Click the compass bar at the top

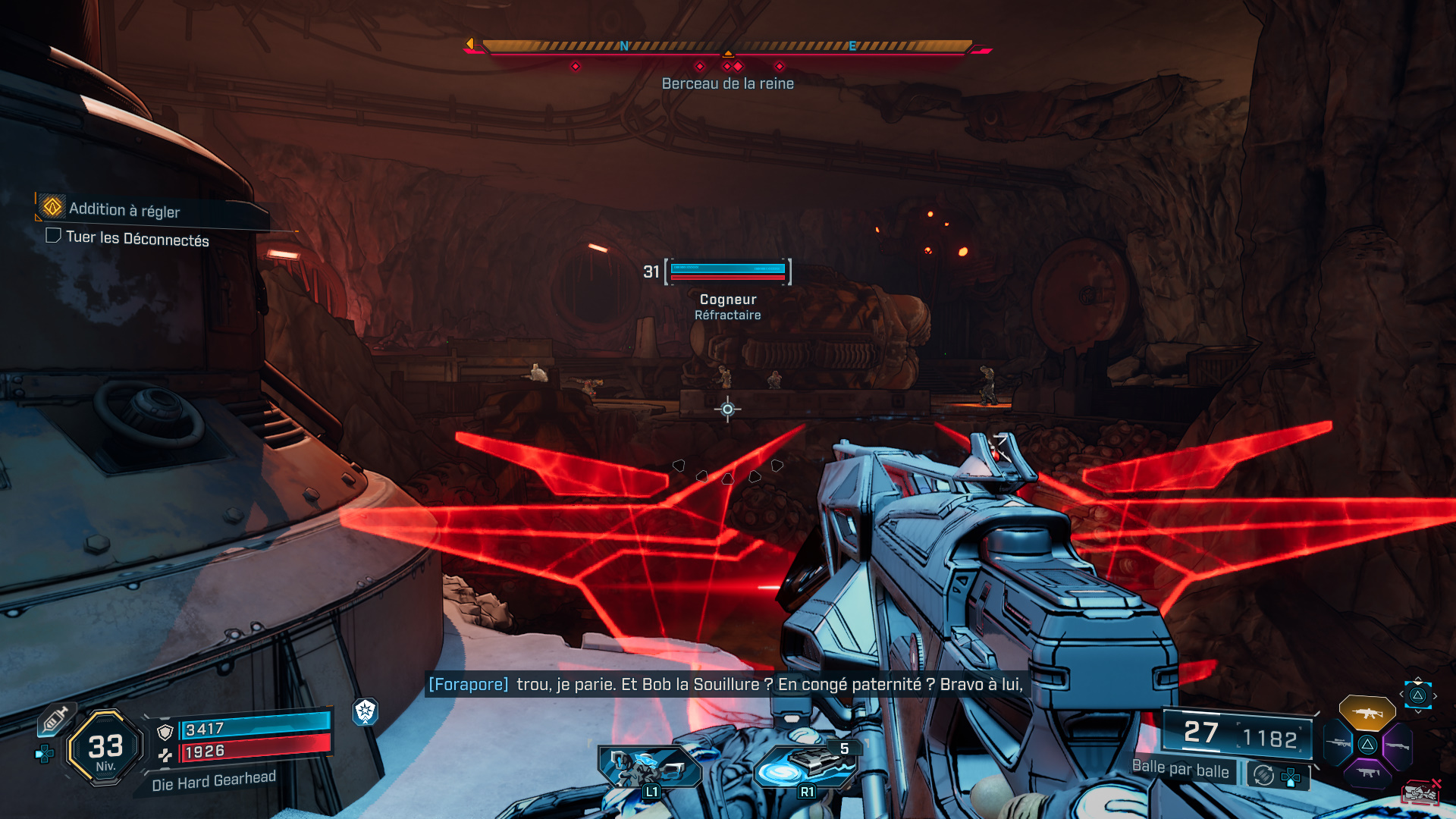point(727,47)
